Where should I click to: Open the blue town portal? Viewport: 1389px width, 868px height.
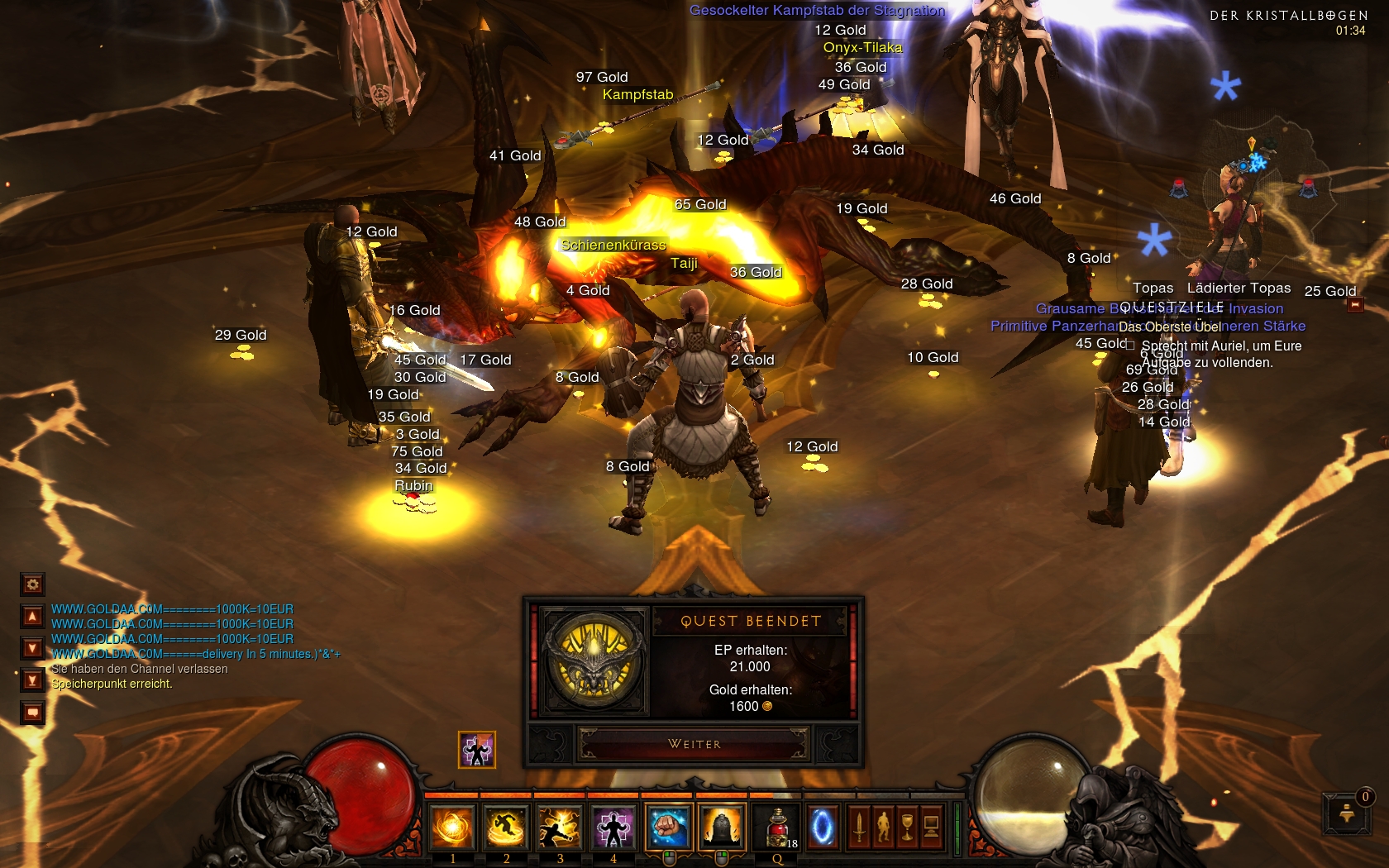823,827
